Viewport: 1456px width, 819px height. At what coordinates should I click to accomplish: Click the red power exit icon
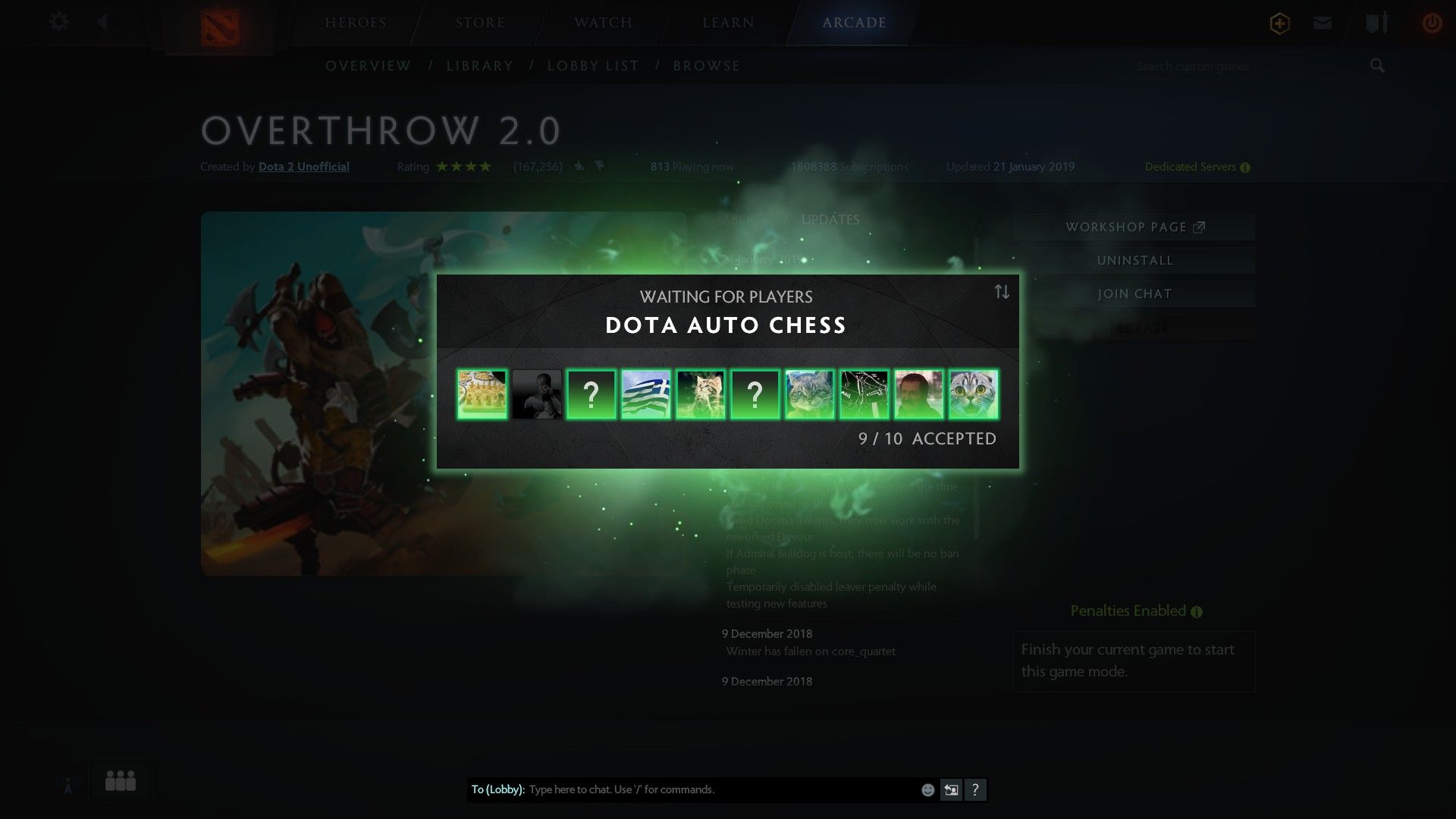coord(1432,23)
